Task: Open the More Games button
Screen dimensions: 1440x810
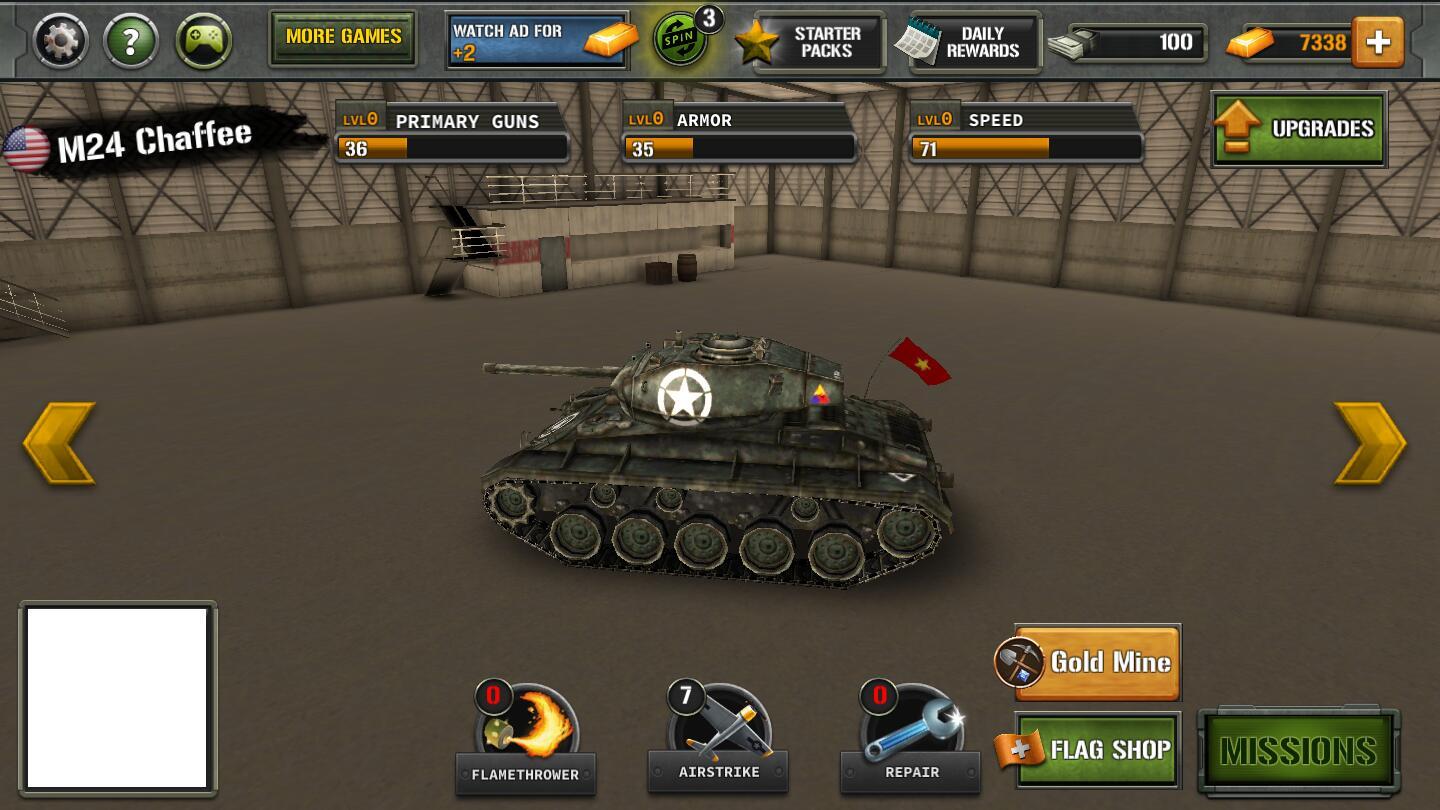Action: pos(343,38)
